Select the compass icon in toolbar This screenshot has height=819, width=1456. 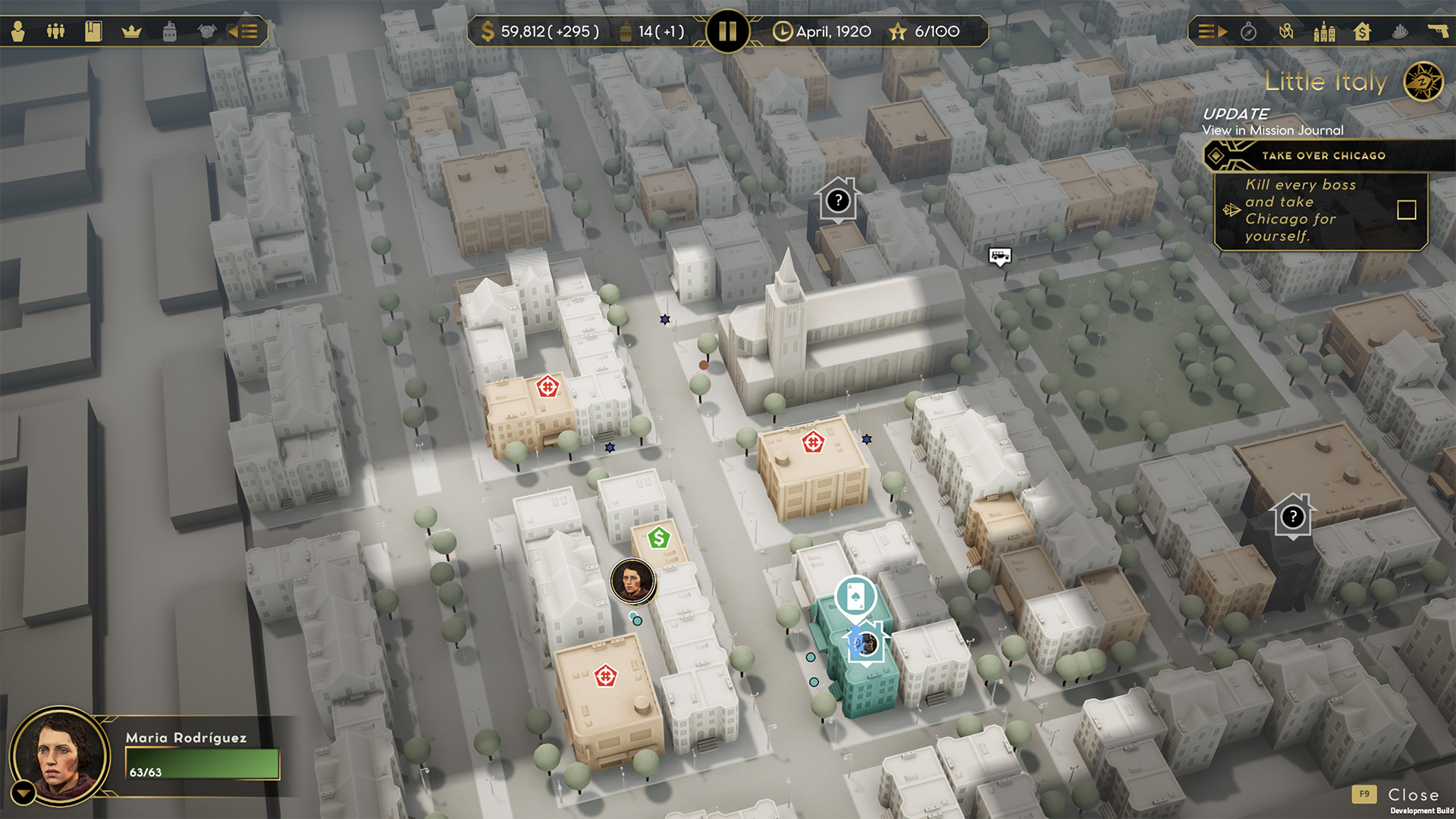tap(1248, 31)
